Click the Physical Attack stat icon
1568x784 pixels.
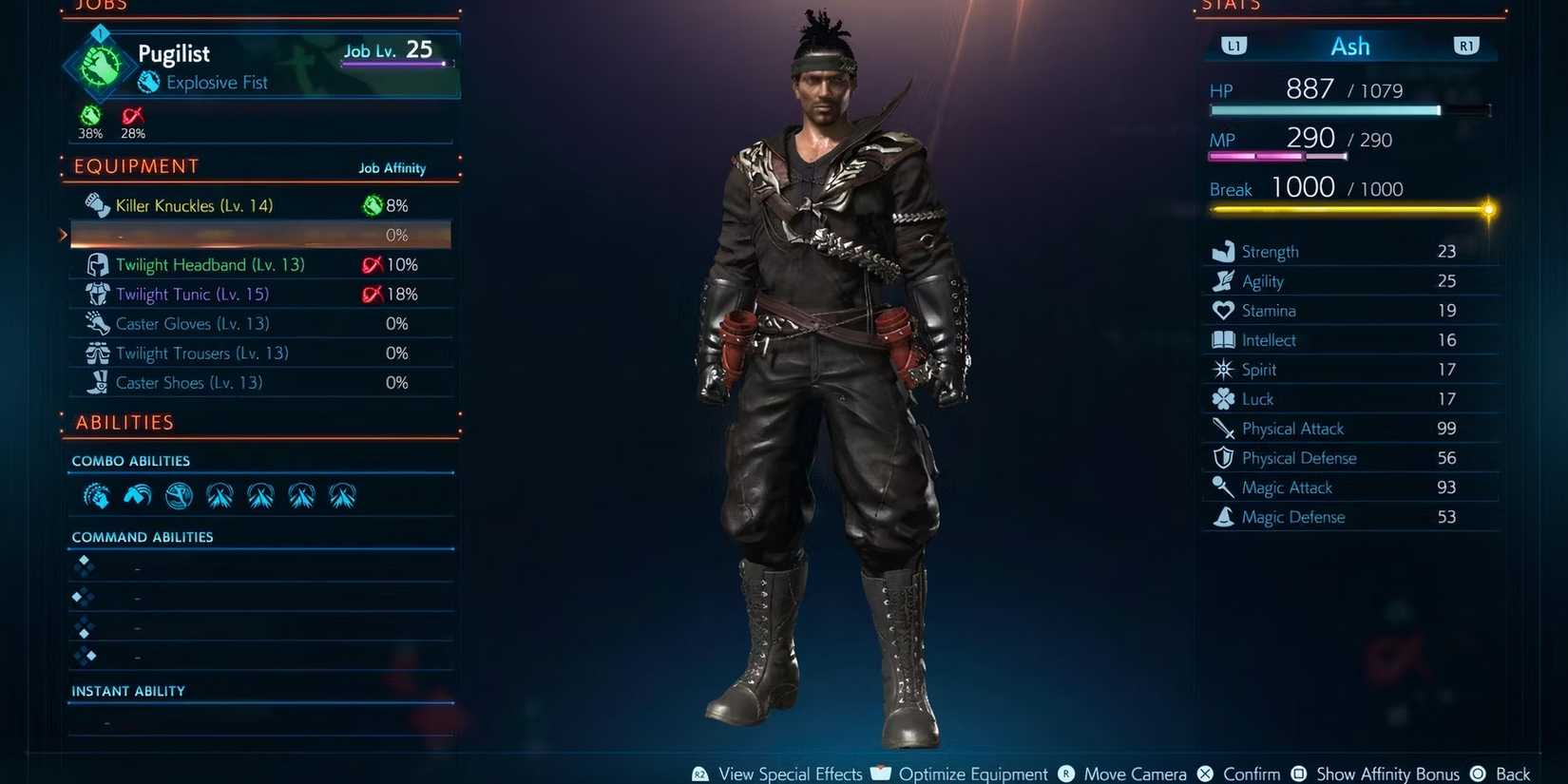pos(1223,429)
